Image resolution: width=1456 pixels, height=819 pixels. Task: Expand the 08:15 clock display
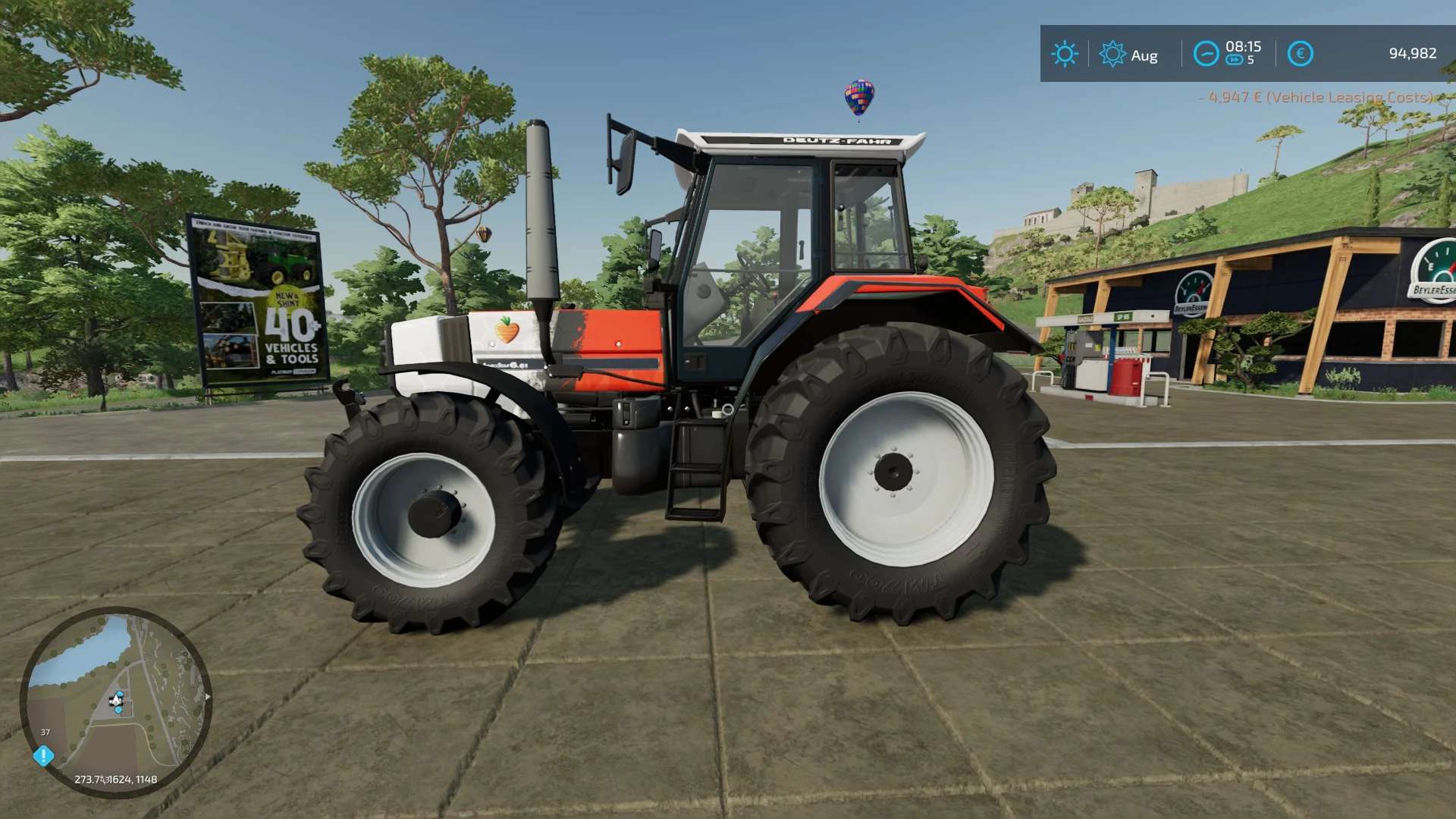tap(1243, 46)
